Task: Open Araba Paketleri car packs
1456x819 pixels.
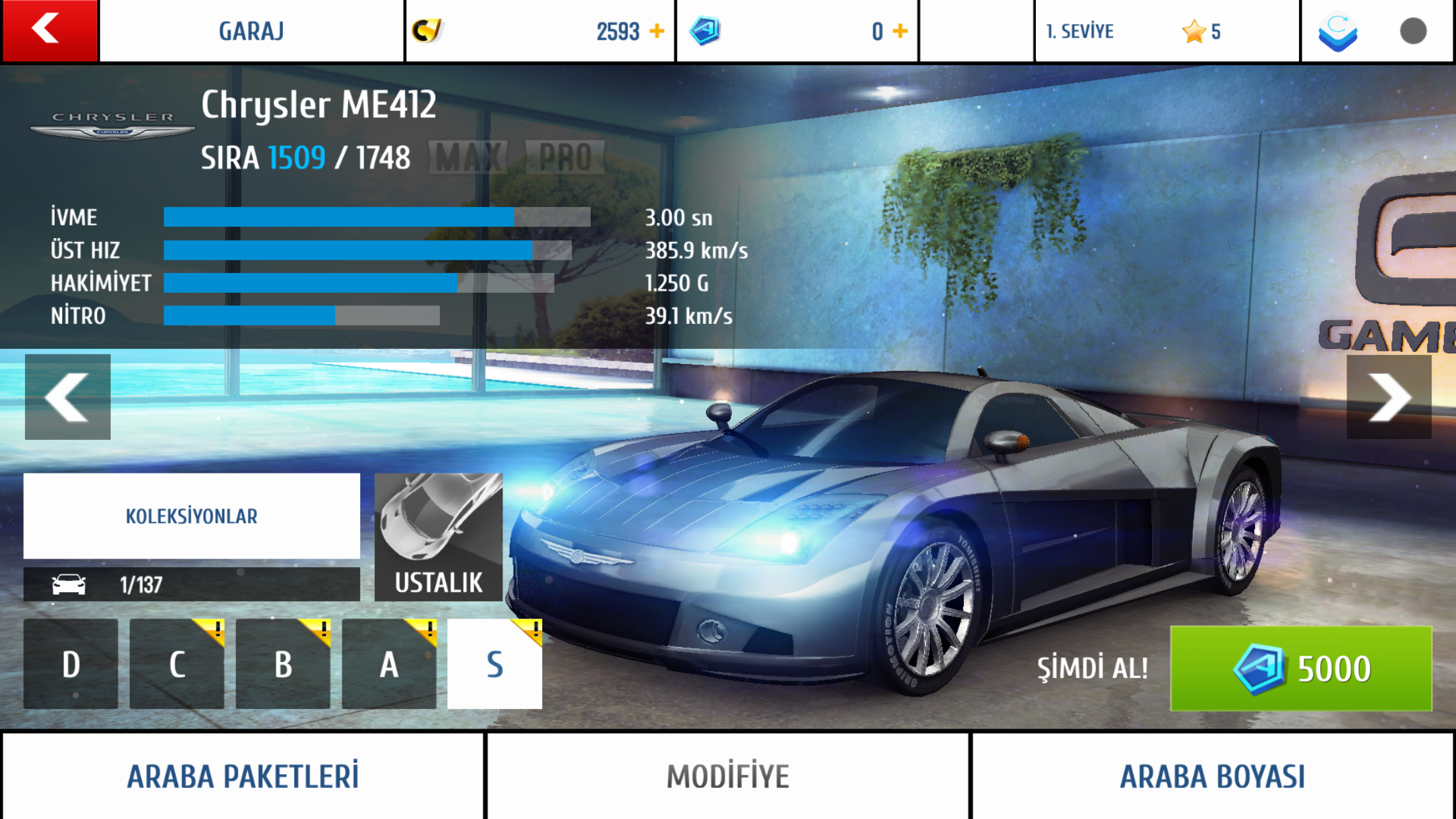Action: click(x=243, y=776)
